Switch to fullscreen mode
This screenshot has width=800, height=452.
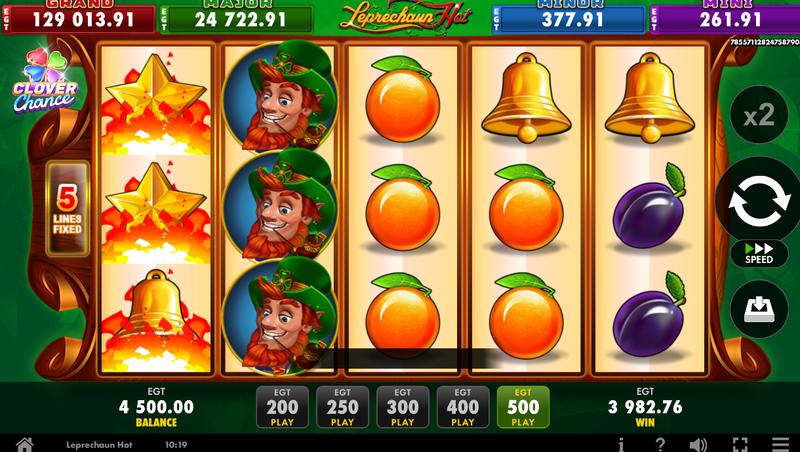click(740, 444)
